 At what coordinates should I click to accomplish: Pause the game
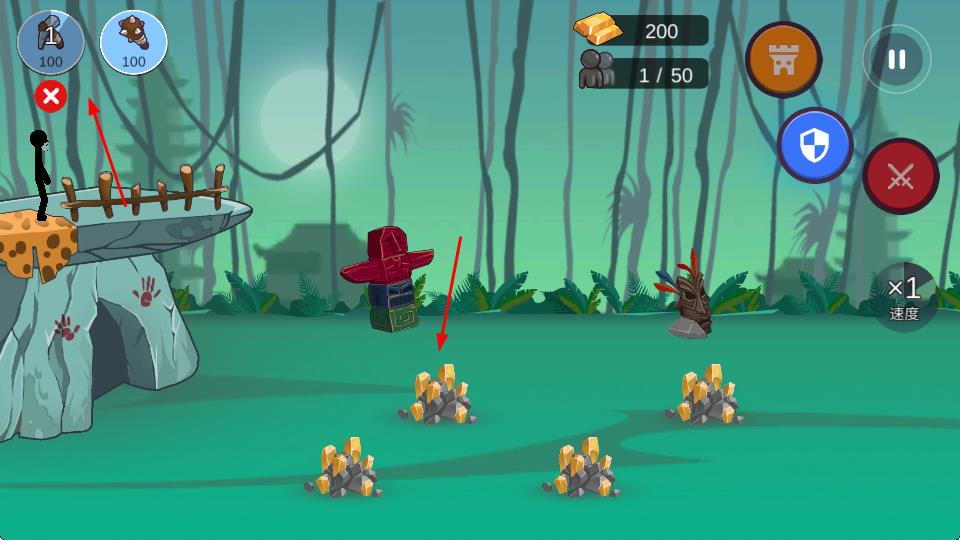click(896, 59)
